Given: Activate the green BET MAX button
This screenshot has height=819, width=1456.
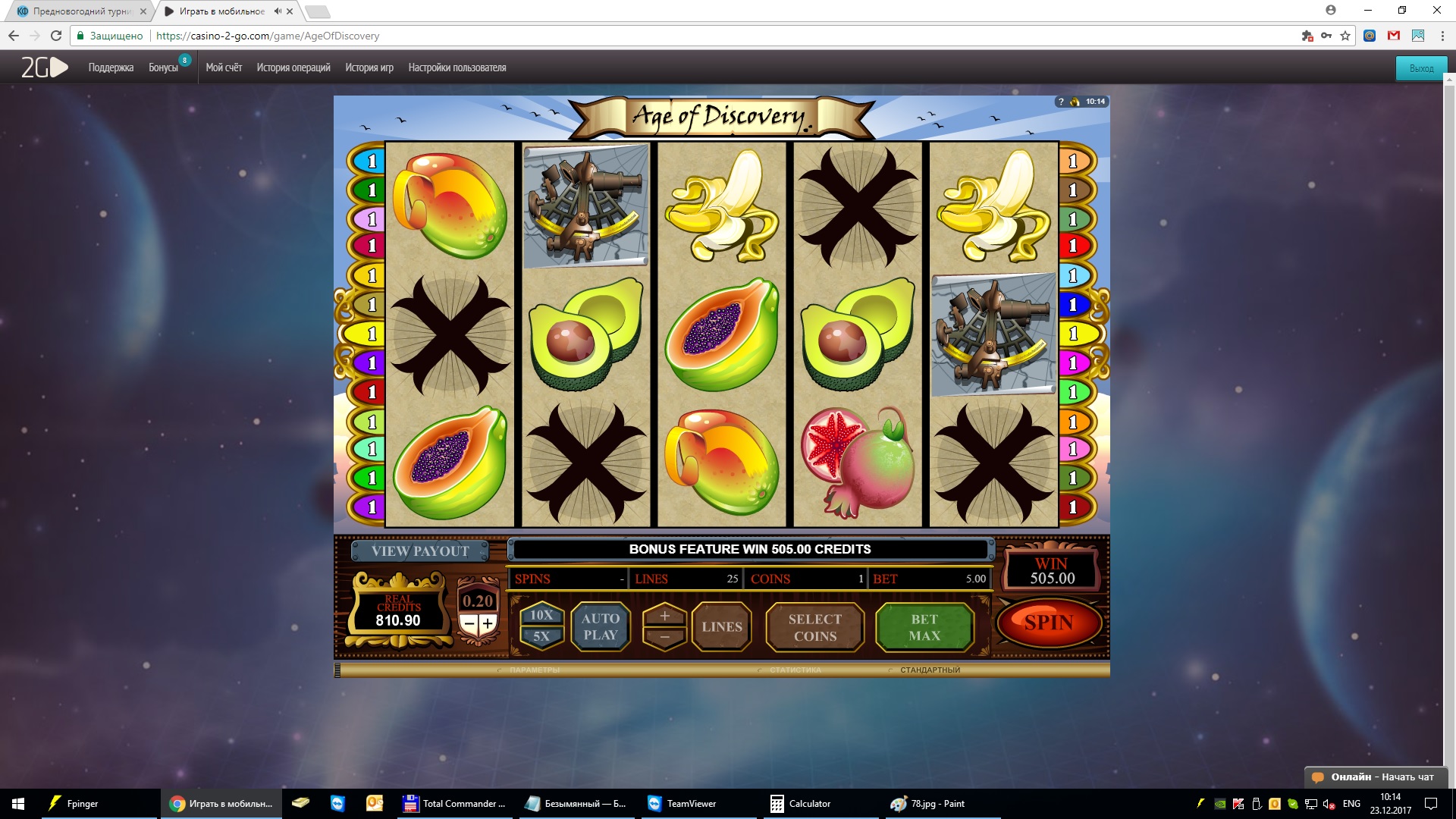Looking at the screenshot, I should [x=924, y=628].
